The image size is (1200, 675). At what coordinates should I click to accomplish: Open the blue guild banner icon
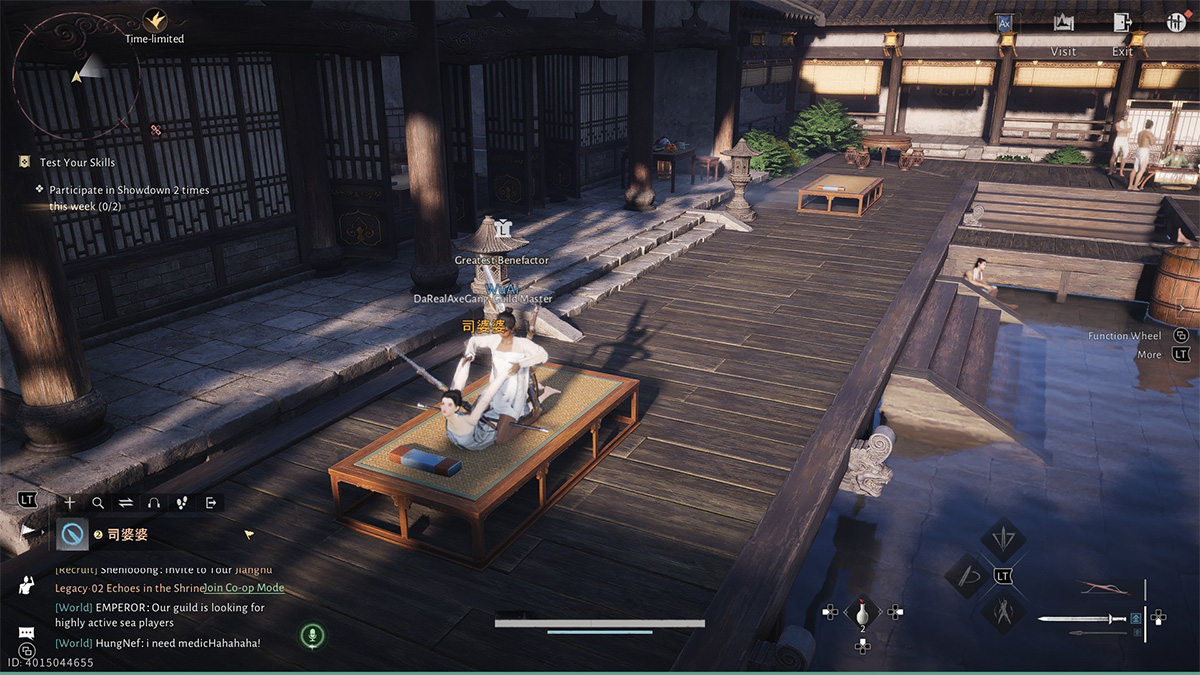(1005, 23)
